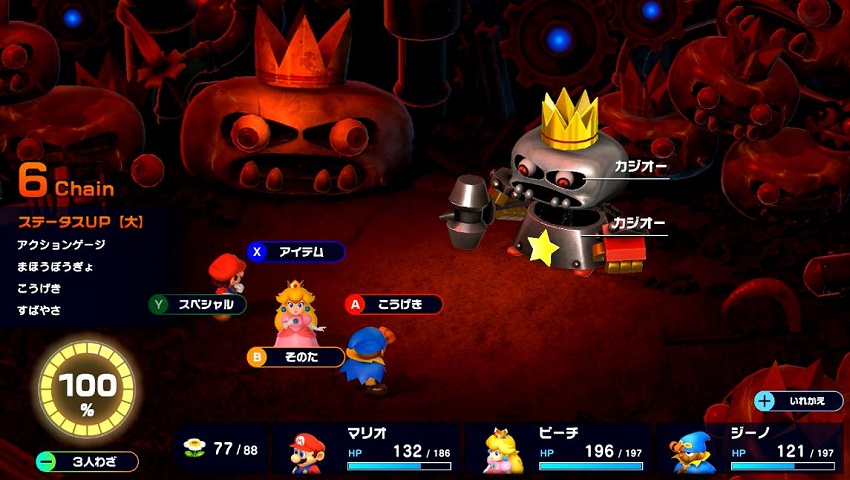Target the lower カジオー enemy label

[639, 223]
